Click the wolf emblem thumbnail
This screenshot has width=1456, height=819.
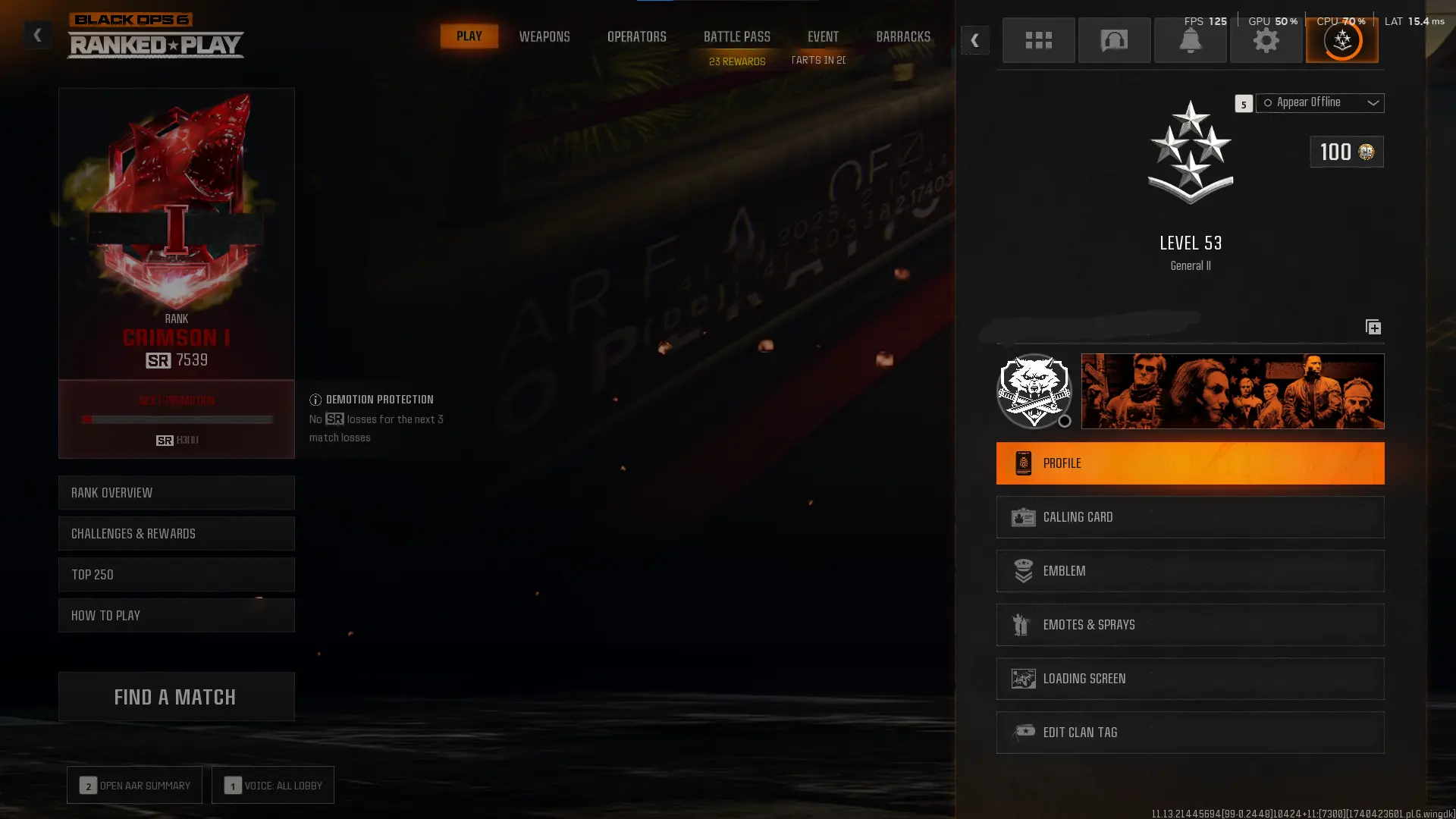pos(1034,391)
